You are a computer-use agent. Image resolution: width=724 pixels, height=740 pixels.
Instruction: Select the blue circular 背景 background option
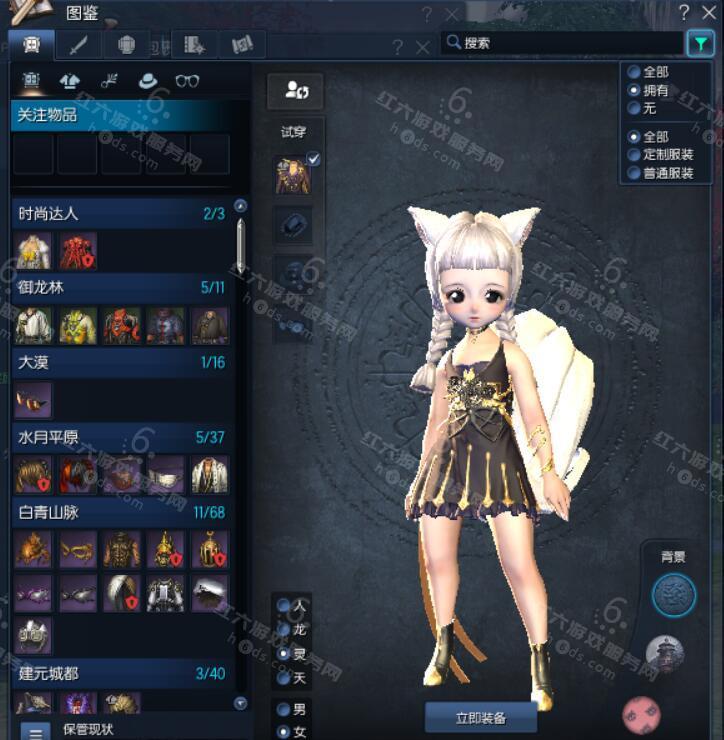pyautogui.click(x=673, y=595)
